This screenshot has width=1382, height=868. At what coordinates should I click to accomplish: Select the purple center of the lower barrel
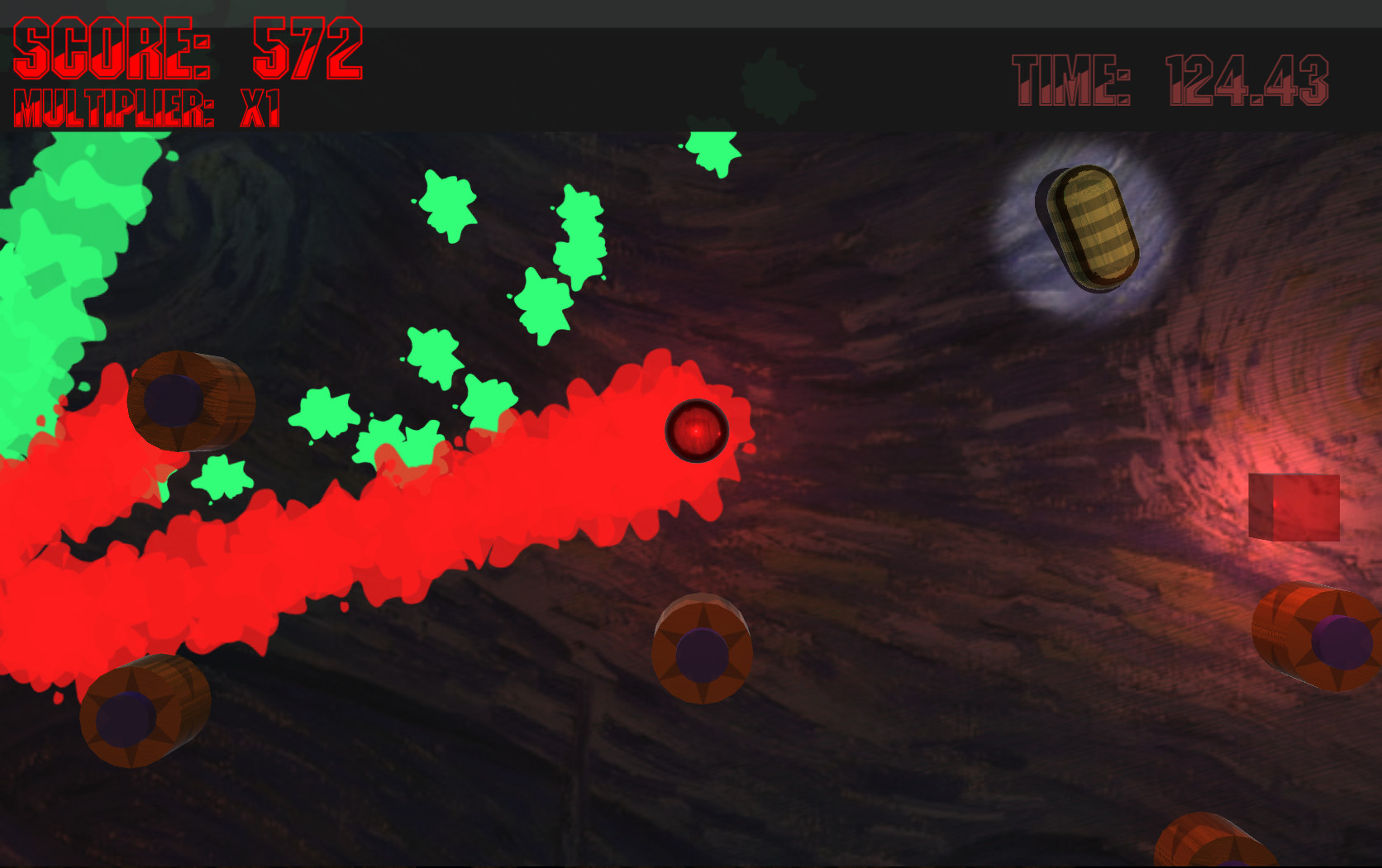coord(702,656)
